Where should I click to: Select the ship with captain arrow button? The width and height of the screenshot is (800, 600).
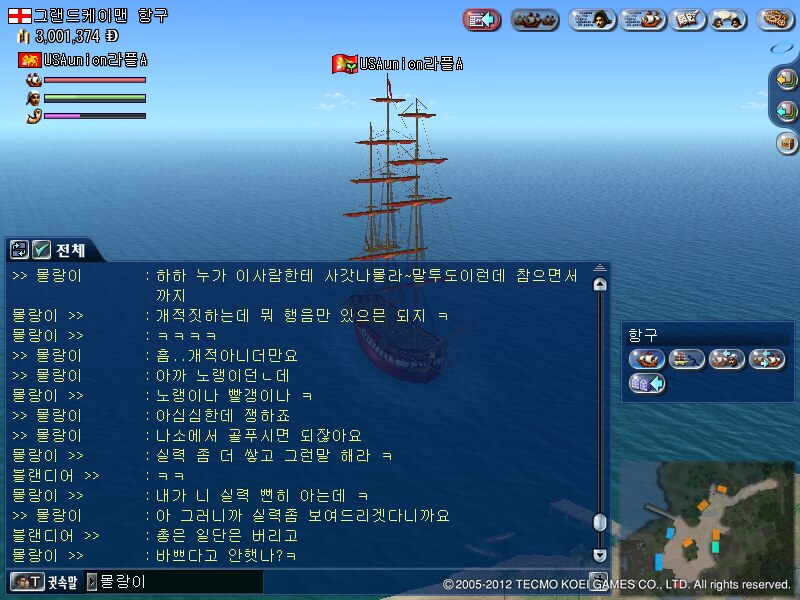727,359
